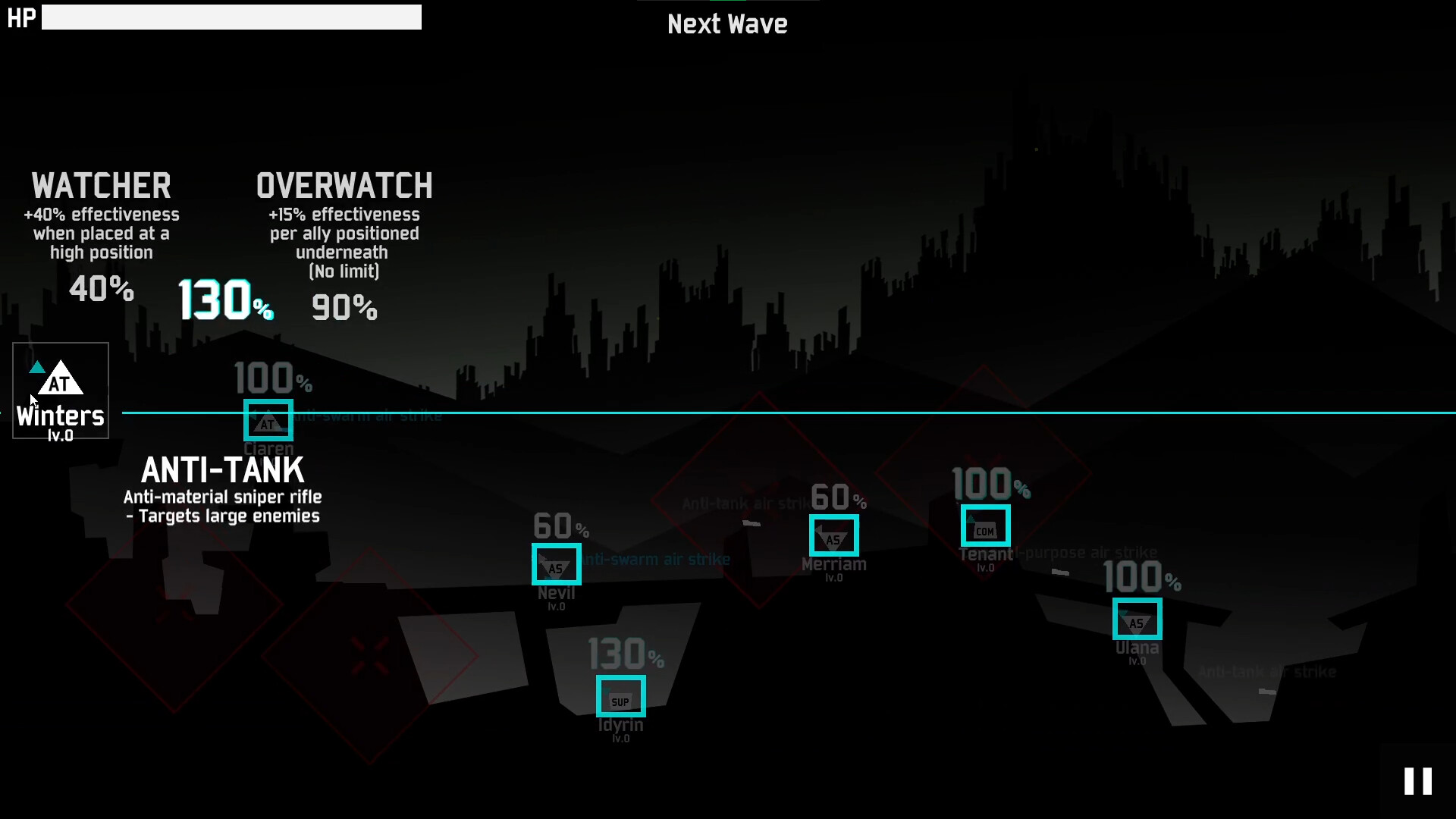Click the HP bar

232,17
